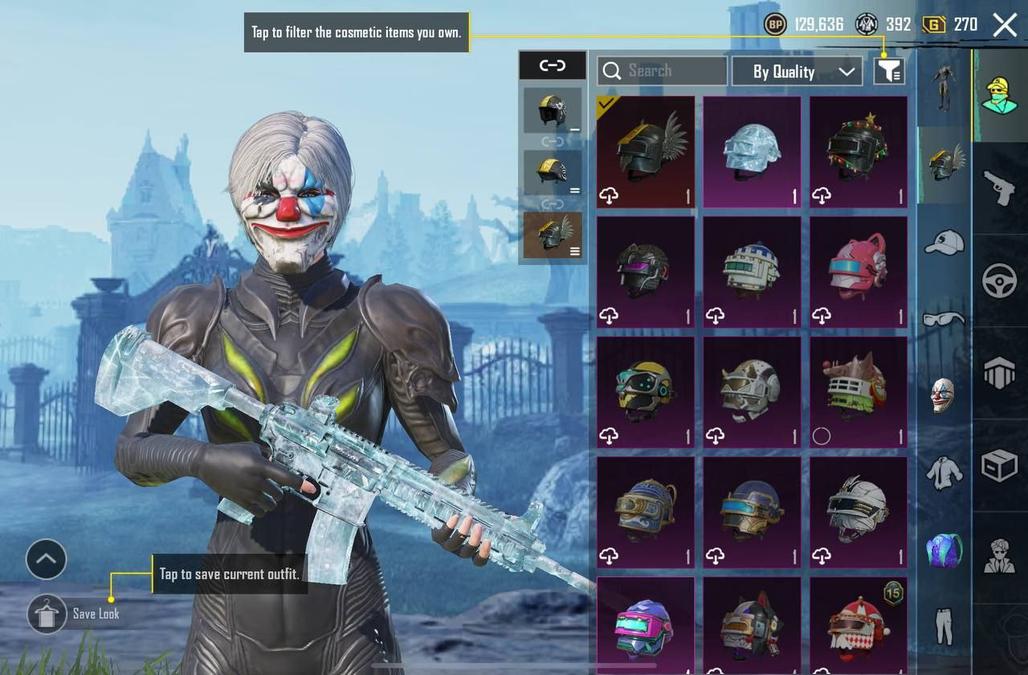Tap the filter owned items icon
This screenshot has height=675, width=1028.
click(x=888, y=71)
